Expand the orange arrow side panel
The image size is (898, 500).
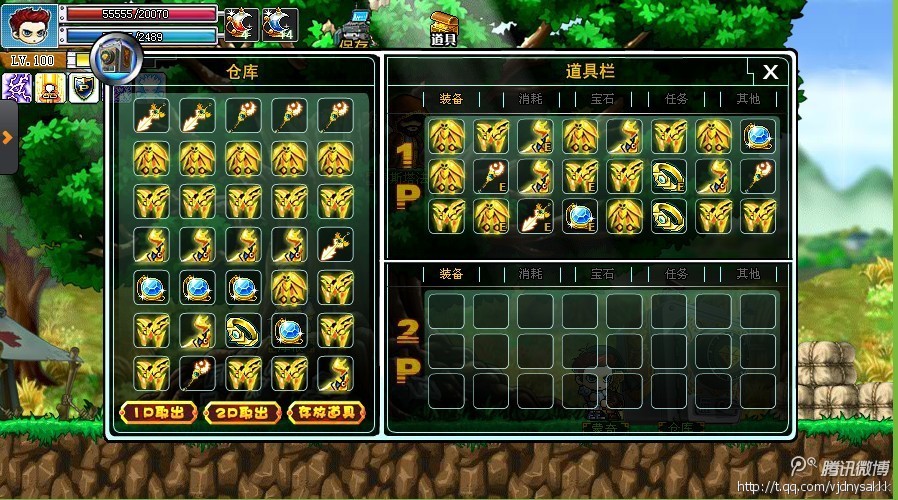tap(7, 137)
